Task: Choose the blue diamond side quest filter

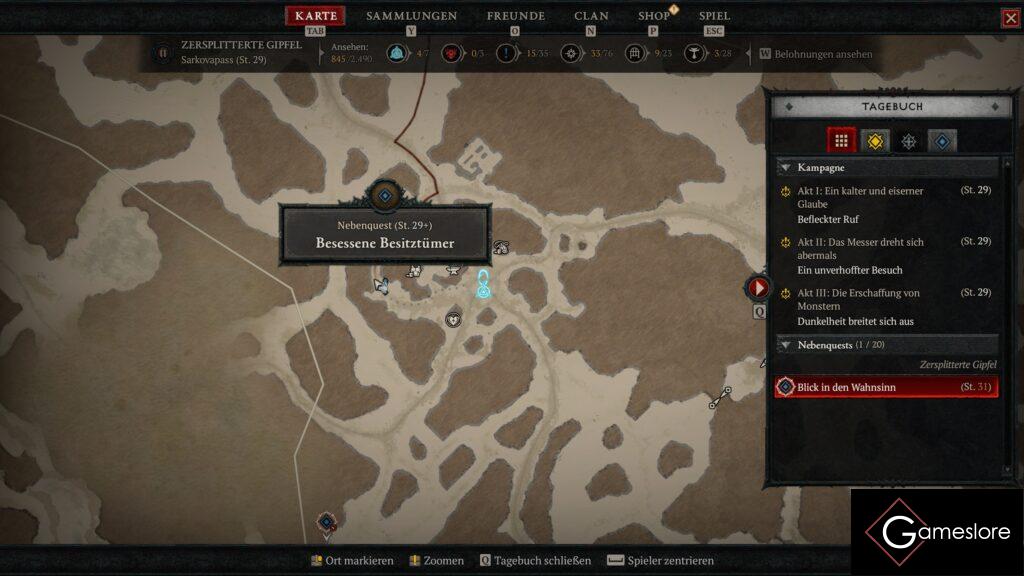Action: click(942, 141)
